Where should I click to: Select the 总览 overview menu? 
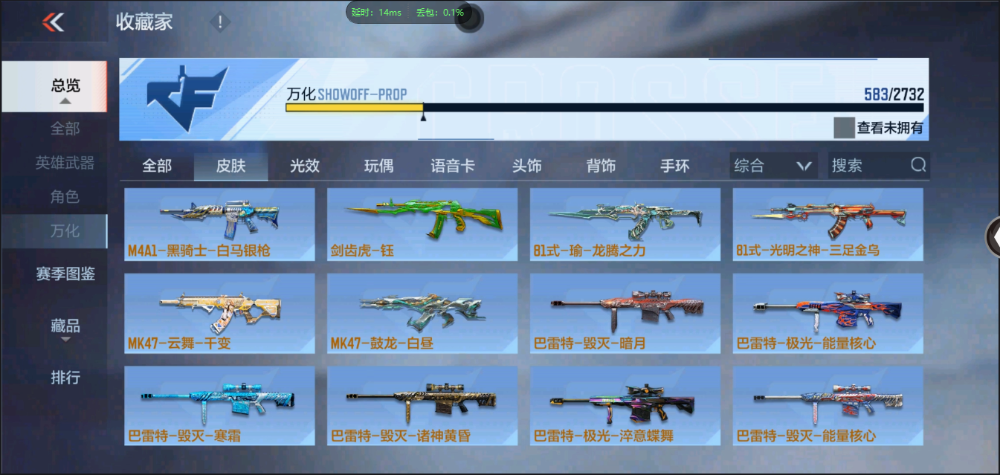[65, 86]
